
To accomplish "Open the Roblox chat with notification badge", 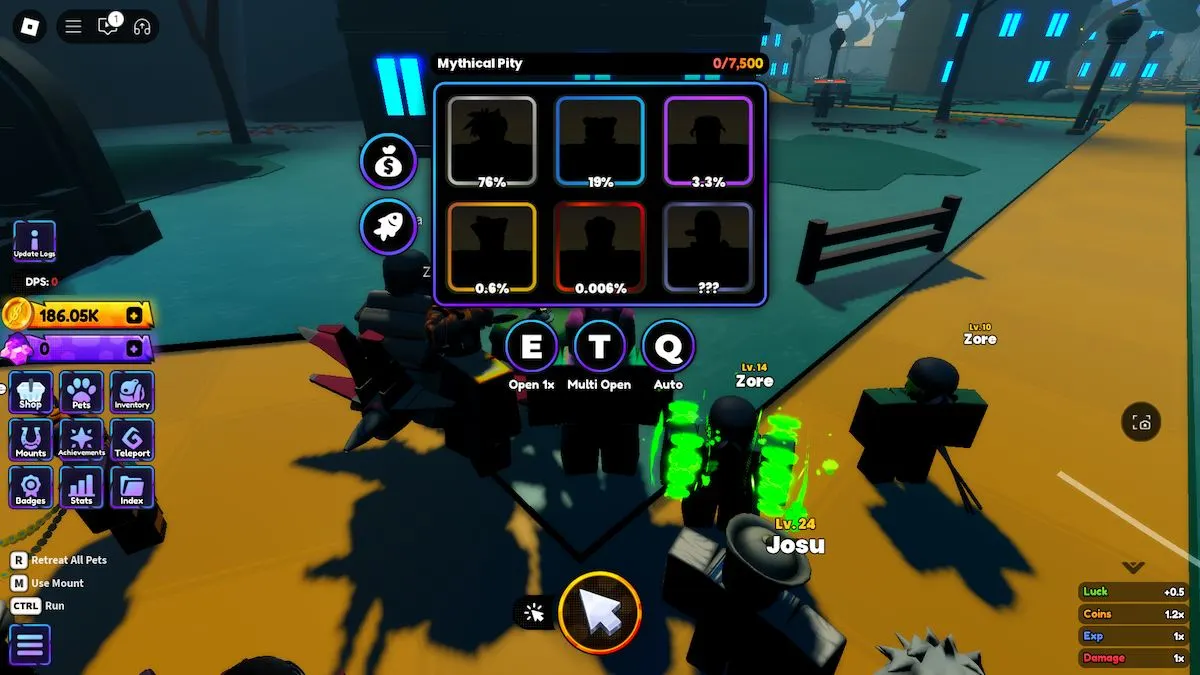I will tap(107, 27).
